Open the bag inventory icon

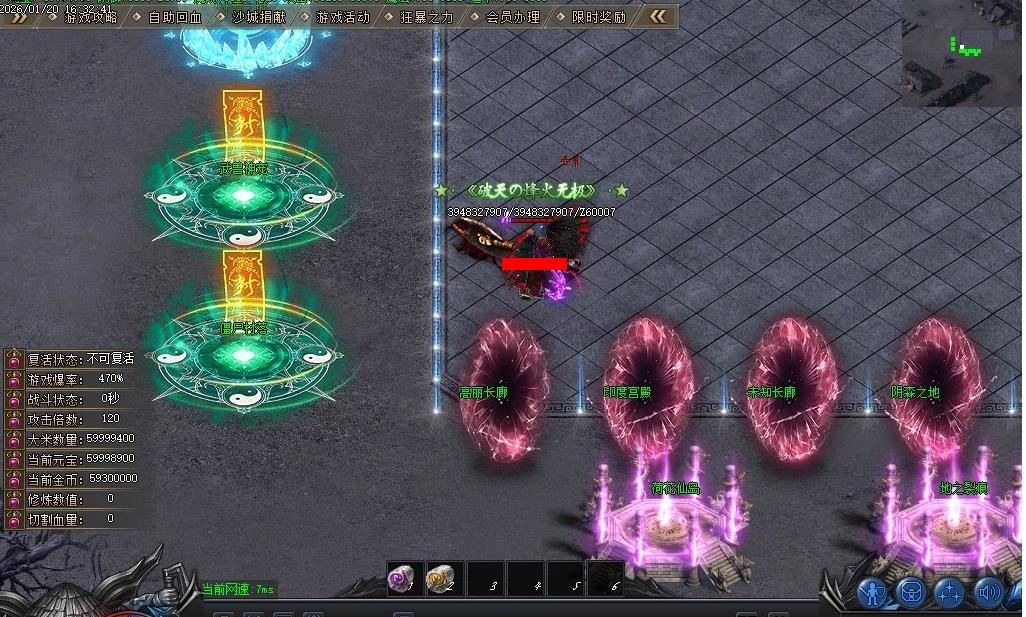911,593
